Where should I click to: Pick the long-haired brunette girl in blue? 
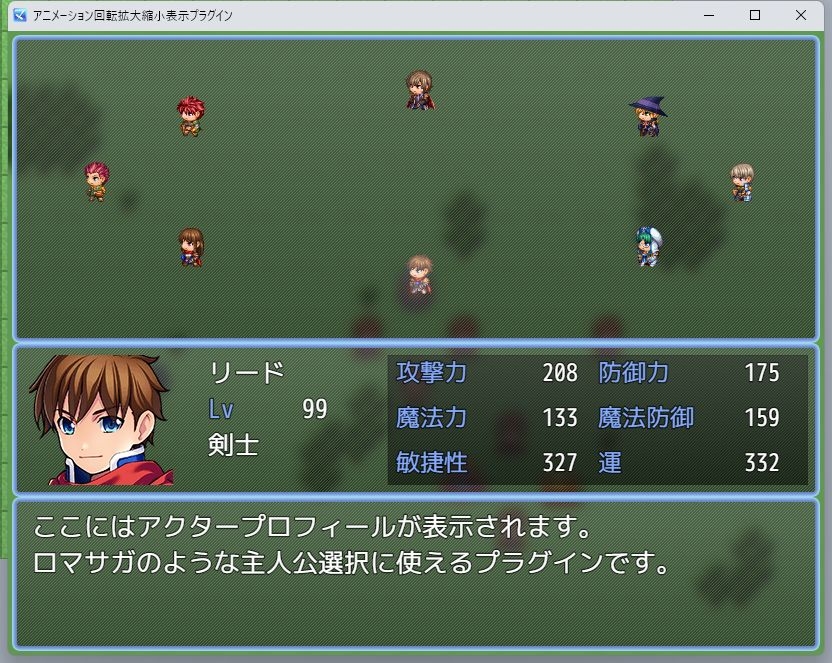pyautogui.click(x=190, y=247)
